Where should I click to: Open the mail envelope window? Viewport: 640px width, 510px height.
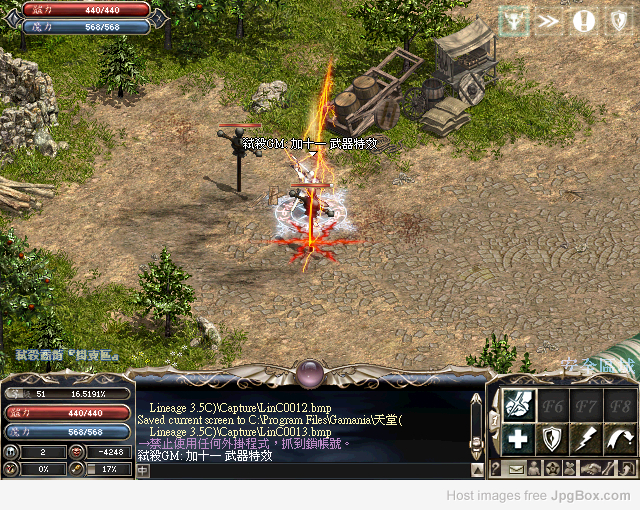pos(516,469)
